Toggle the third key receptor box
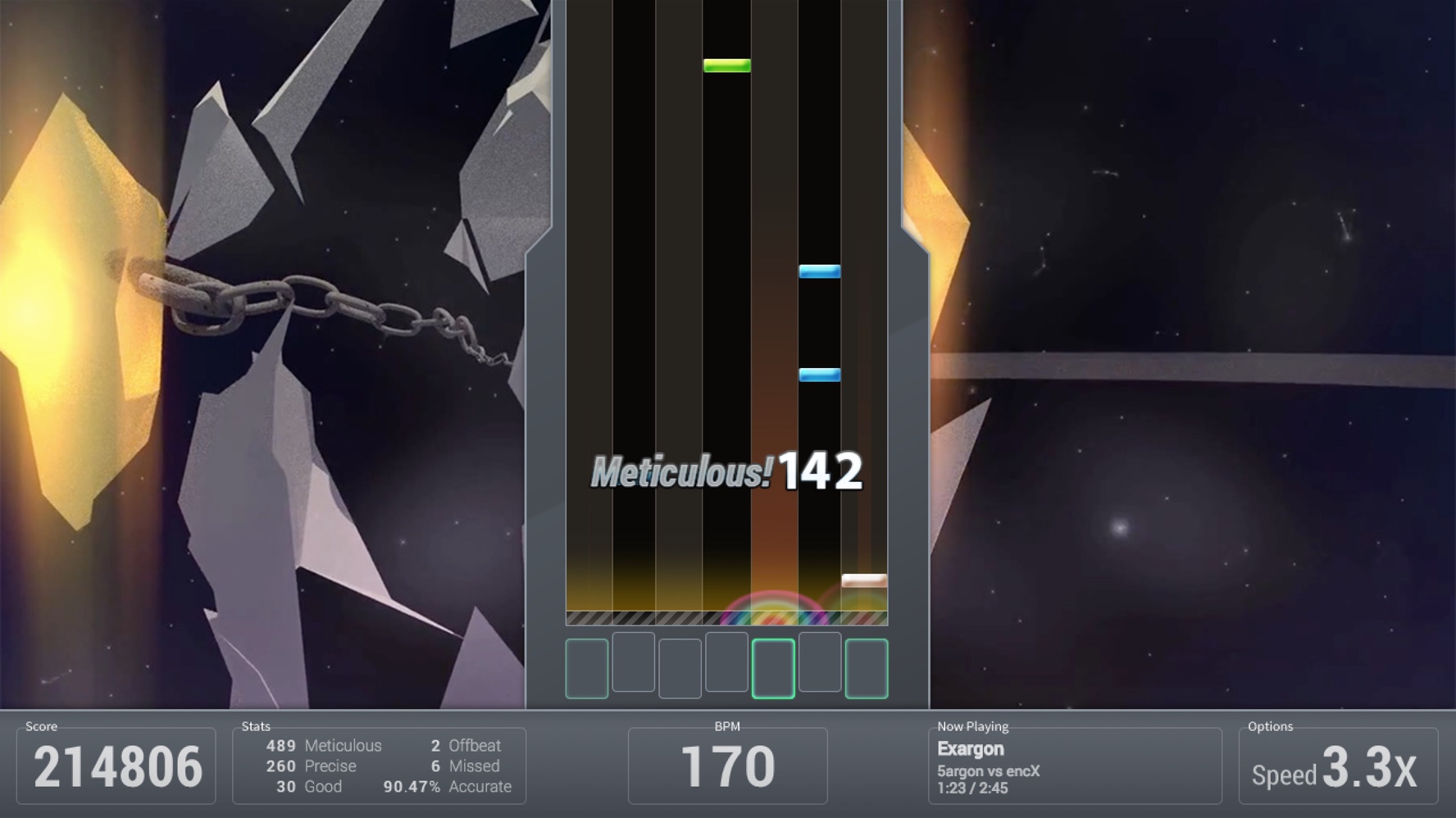 tap(679, 666)
